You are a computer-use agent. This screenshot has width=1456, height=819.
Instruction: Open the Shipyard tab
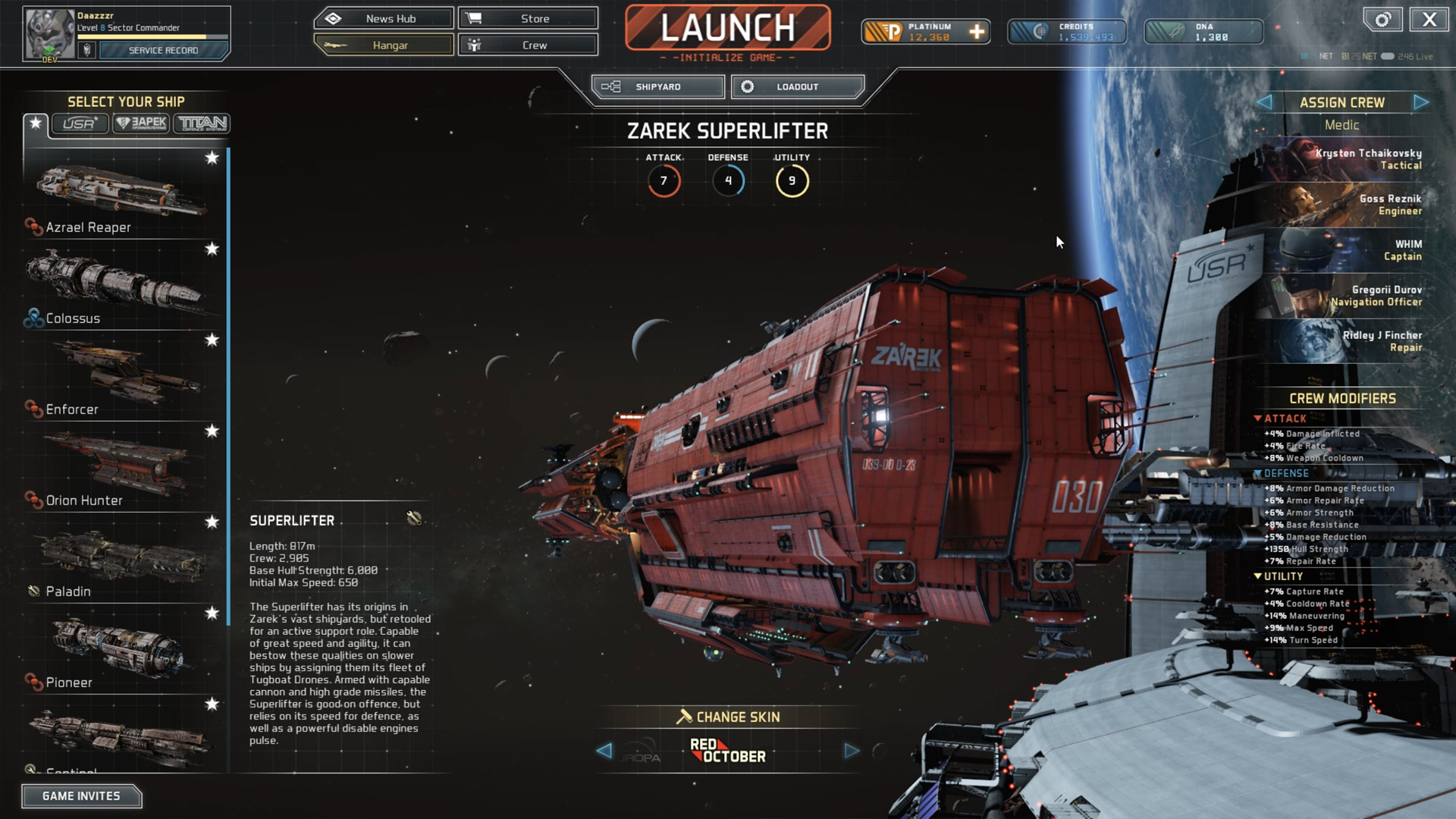coord(657,86)
